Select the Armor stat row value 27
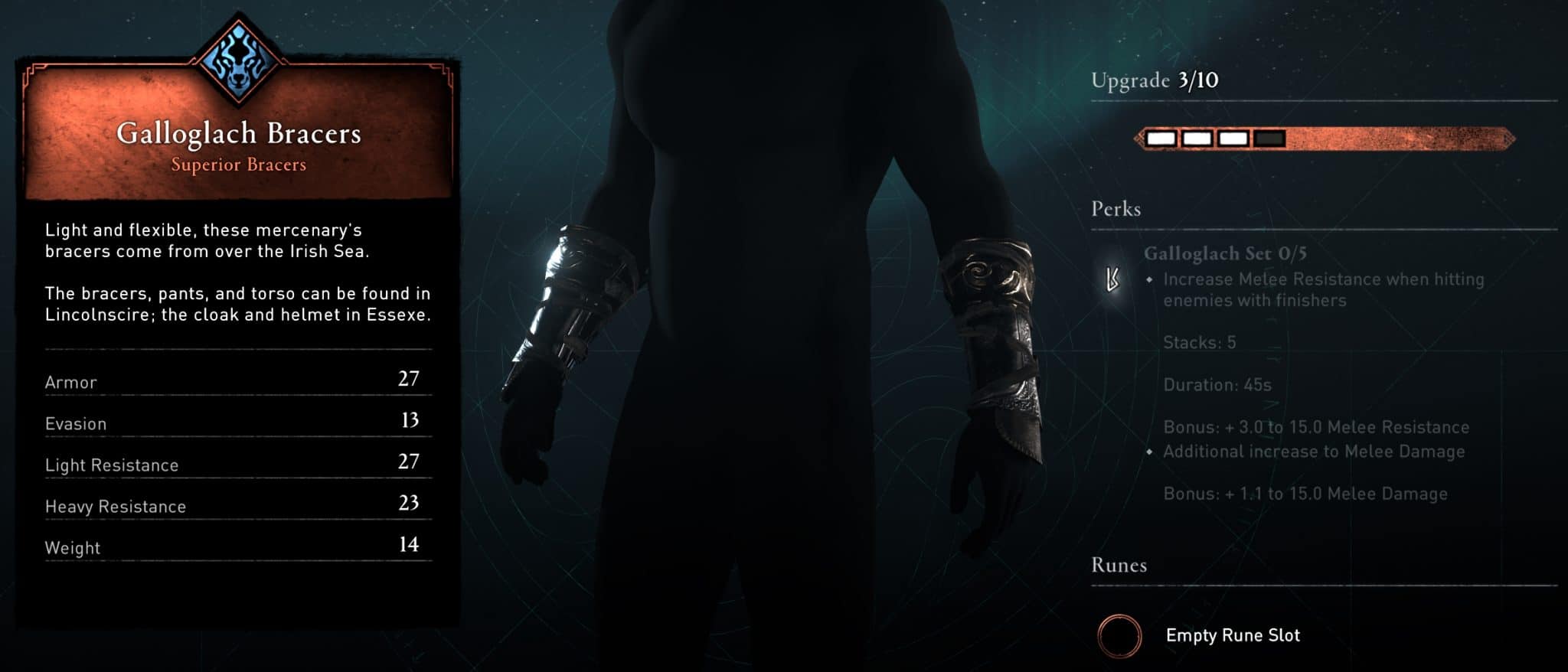This screenshot has width=1568, height=672. point(410,377)
